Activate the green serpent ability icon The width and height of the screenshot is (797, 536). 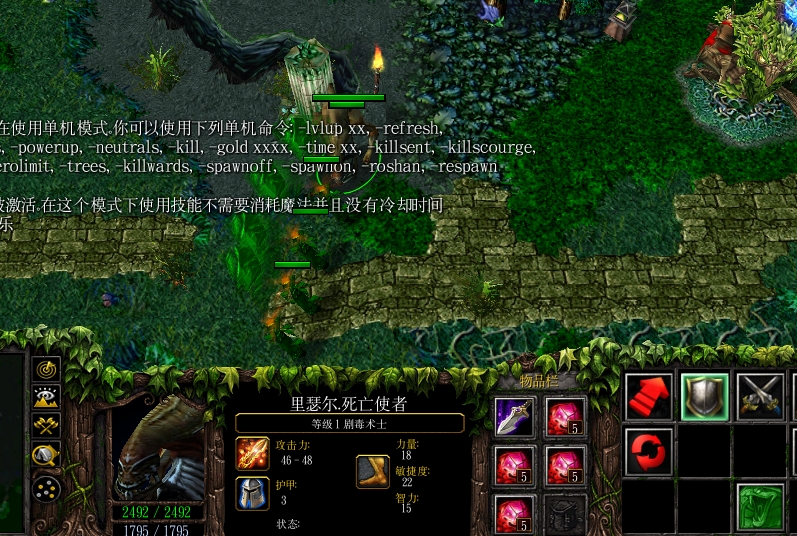click(x=759, y=507)
